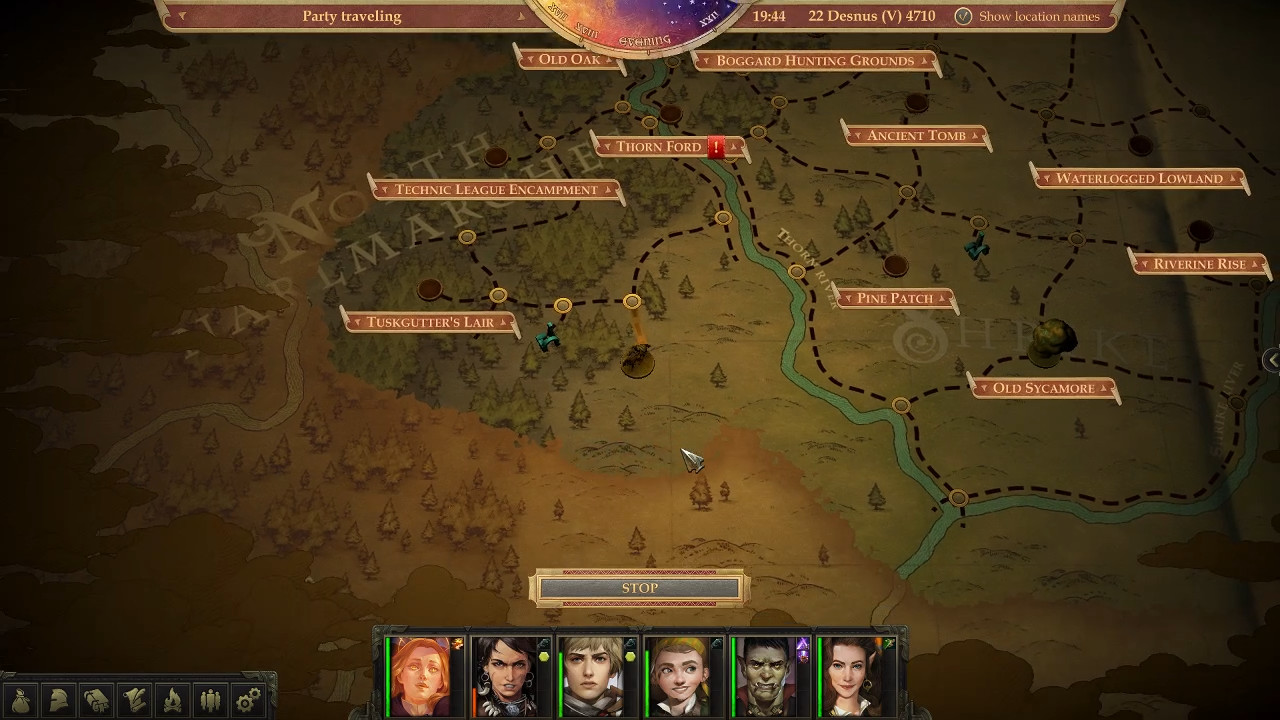Choose the Old Sycamore location label
The width and height of the screenshot is (1280, 720).
1043,388
